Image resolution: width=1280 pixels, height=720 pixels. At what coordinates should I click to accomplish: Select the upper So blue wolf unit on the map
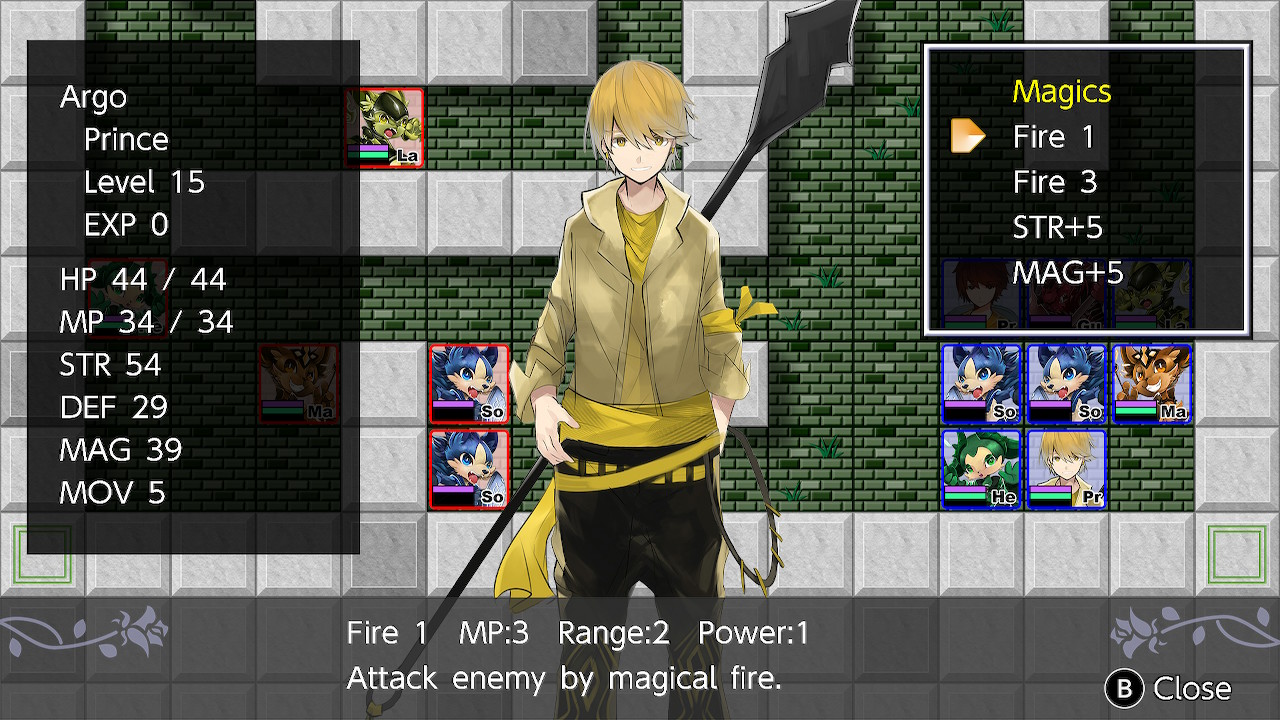pos(470,383)
